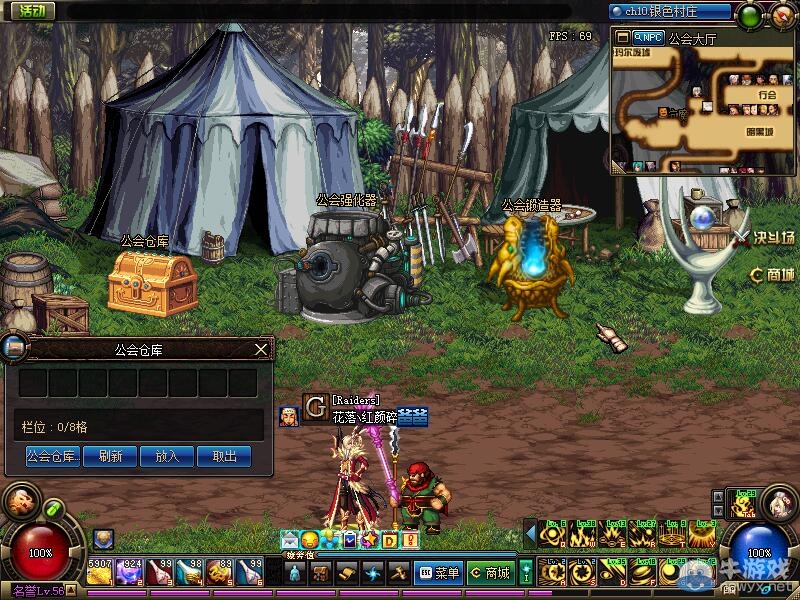Viewport: 800px width, 600px height.
Task: Click the yellow smiley emote icon
Action: click(x=310, y=540)
